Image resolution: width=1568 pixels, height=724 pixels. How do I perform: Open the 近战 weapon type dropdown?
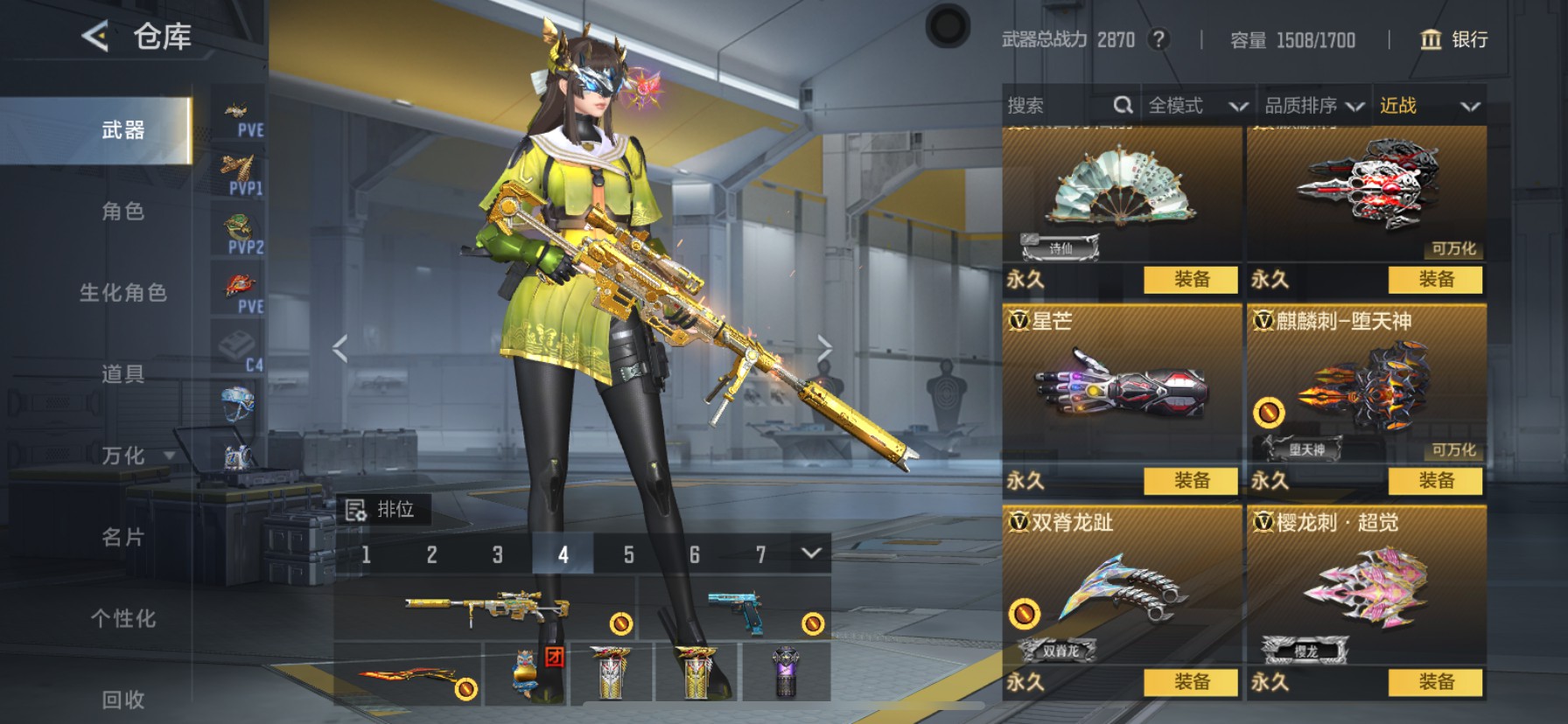click(x=1429, y=106)
